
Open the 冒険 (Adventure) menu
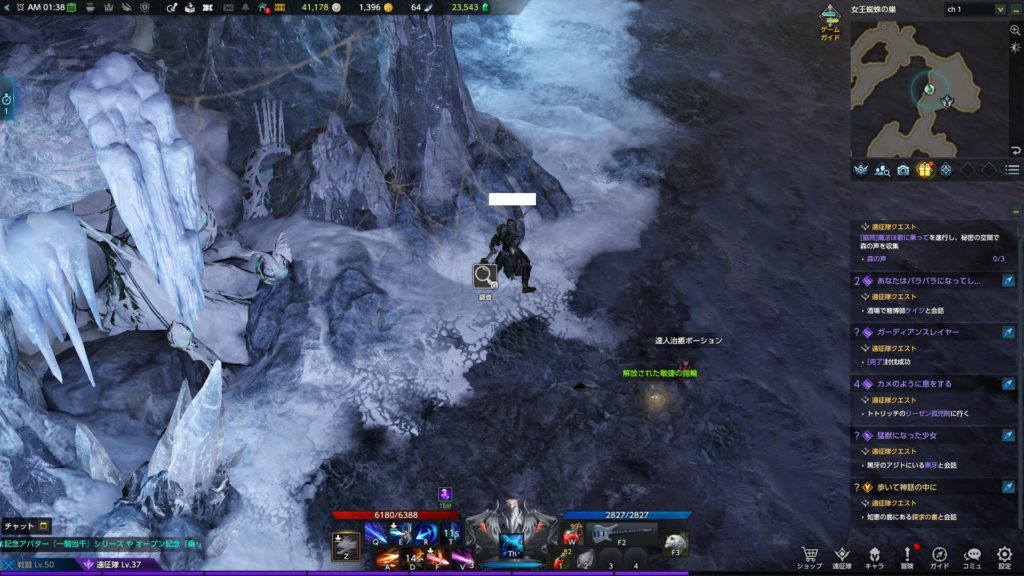tap(907, 557)
